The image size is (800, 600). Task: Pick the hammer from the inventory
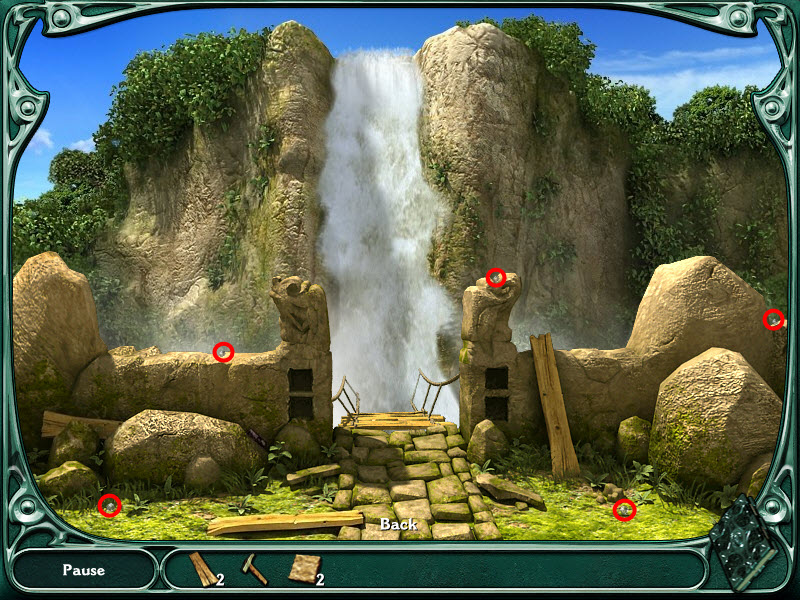point(254,568)
